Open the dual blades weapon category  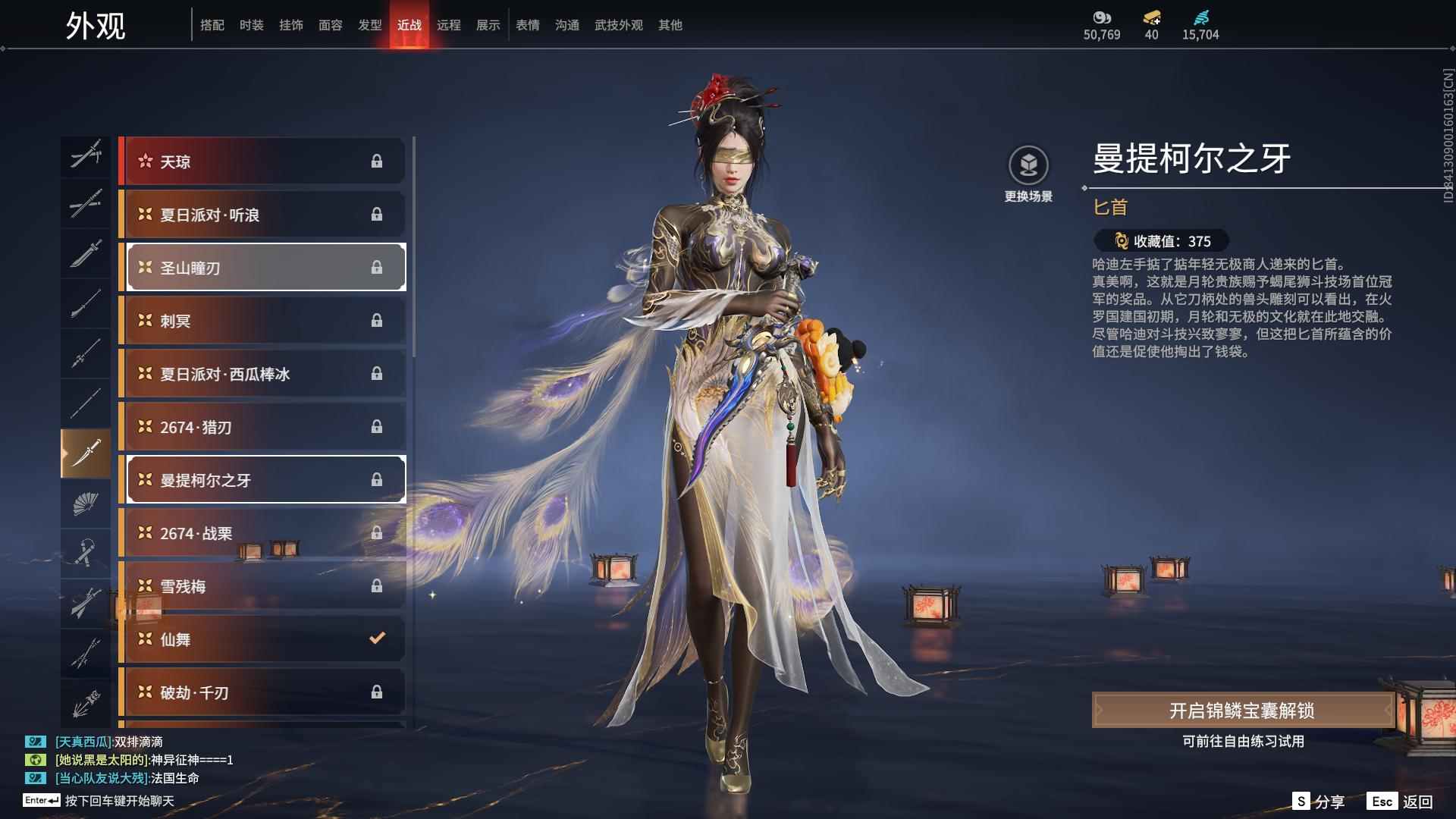point(86,158)
